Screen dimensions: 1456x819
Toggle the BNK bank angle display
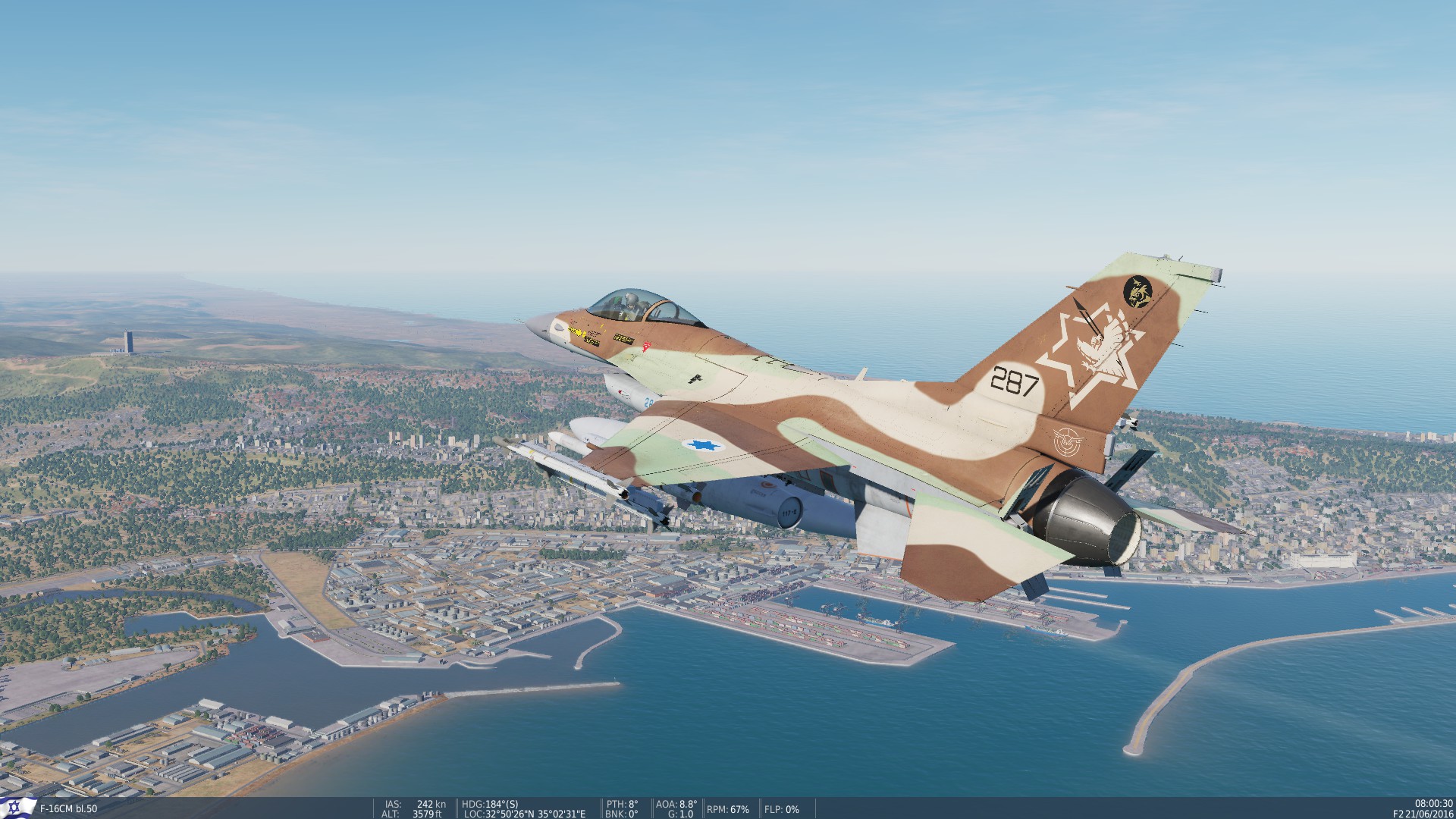620,812
